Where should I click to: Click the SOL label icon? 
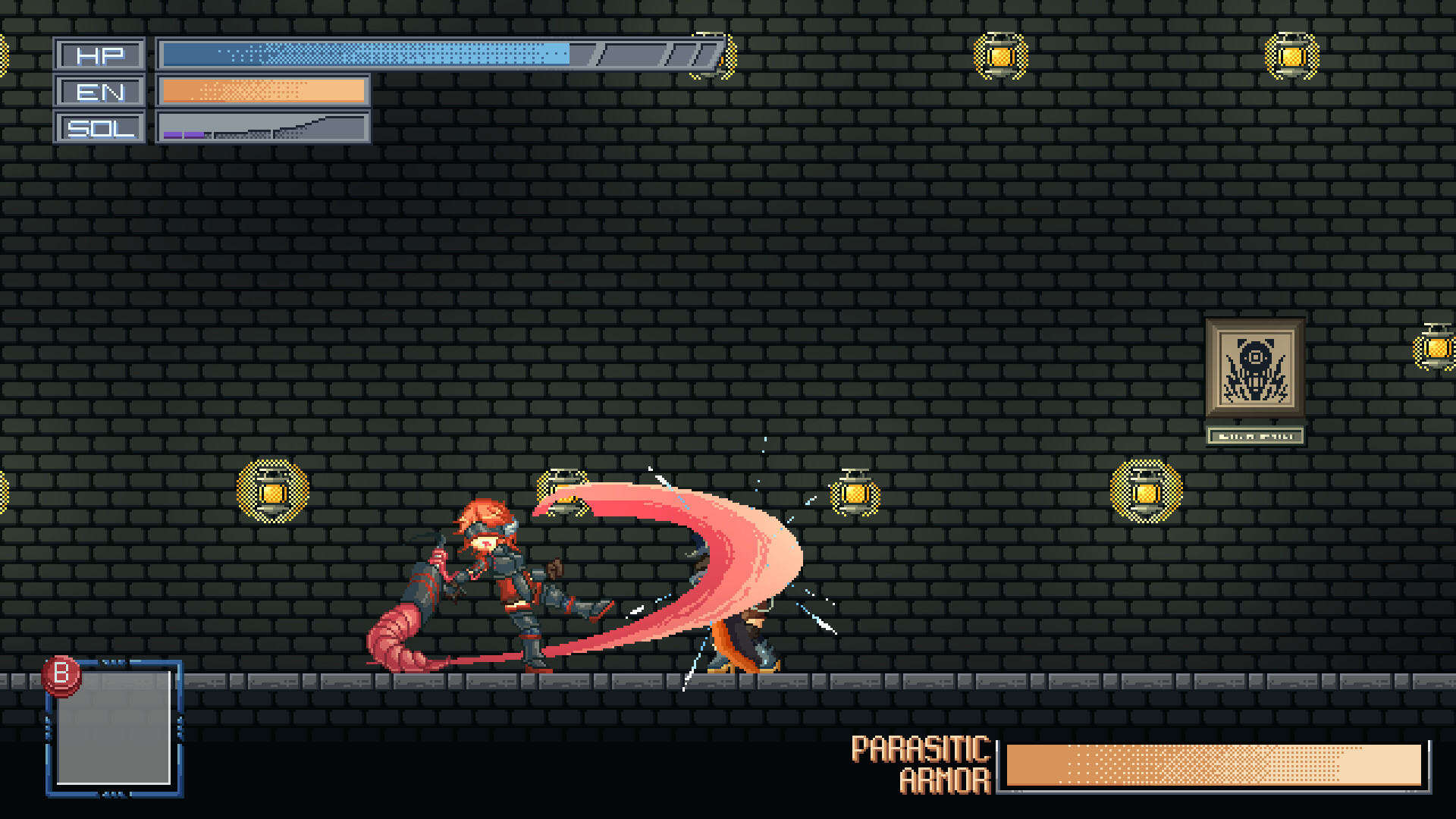[x=99, y=127]
